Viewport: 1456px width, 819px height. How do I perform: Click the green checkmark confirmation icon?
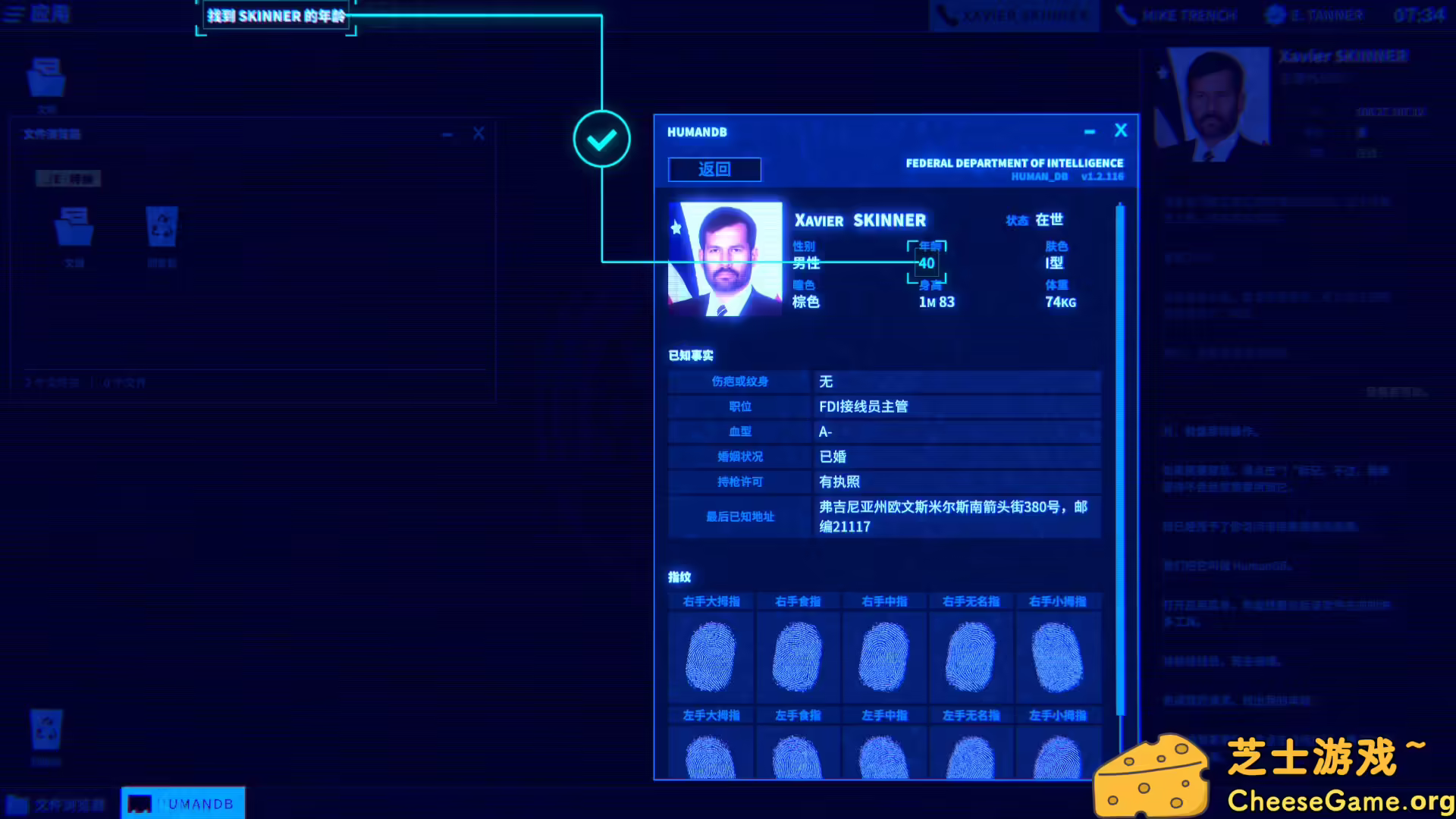pos(601,140)
